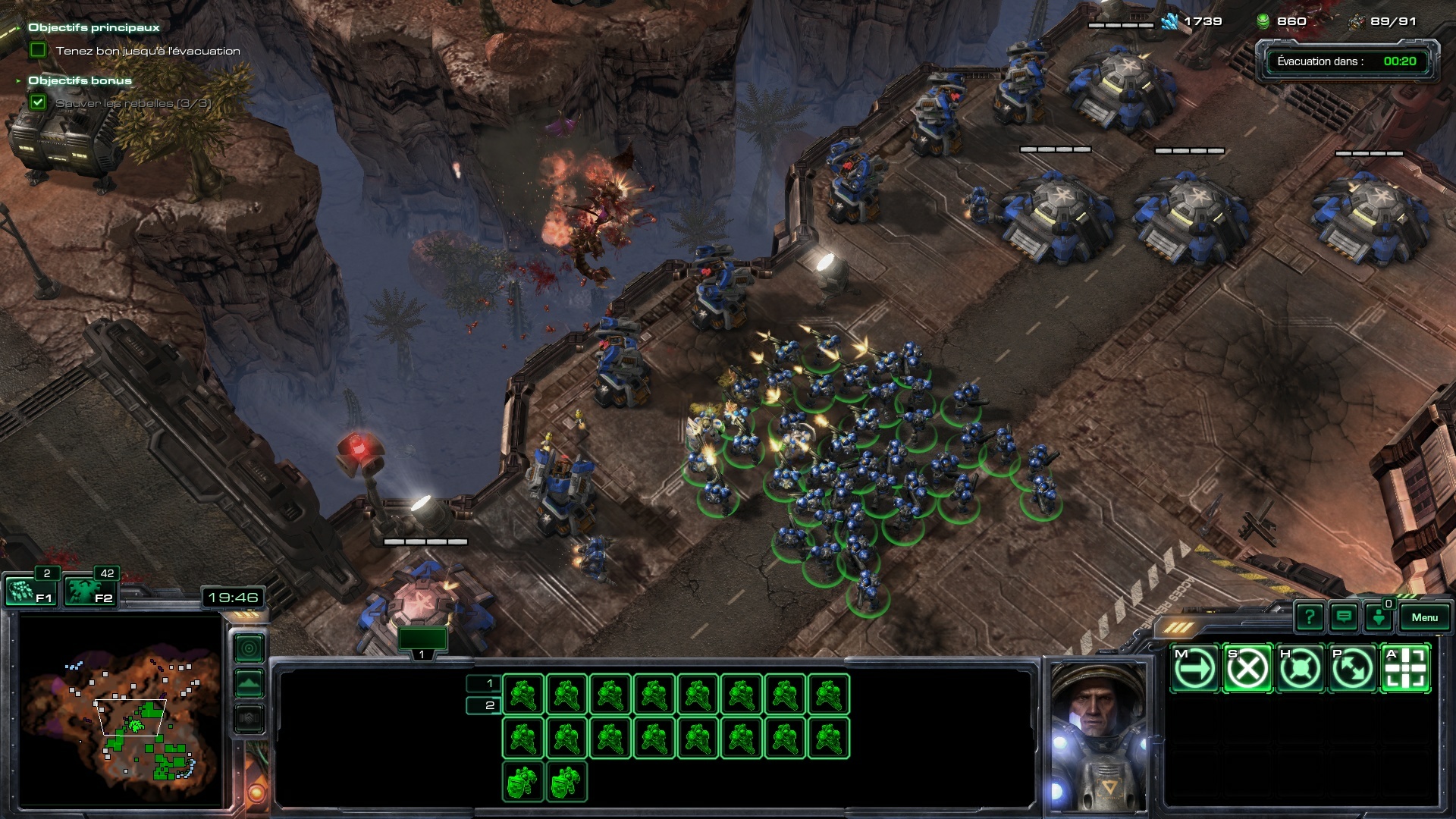Select idle workers with the F1 button
The height and width of the screenshot is (819, 1456).
[x=29, y=591]
